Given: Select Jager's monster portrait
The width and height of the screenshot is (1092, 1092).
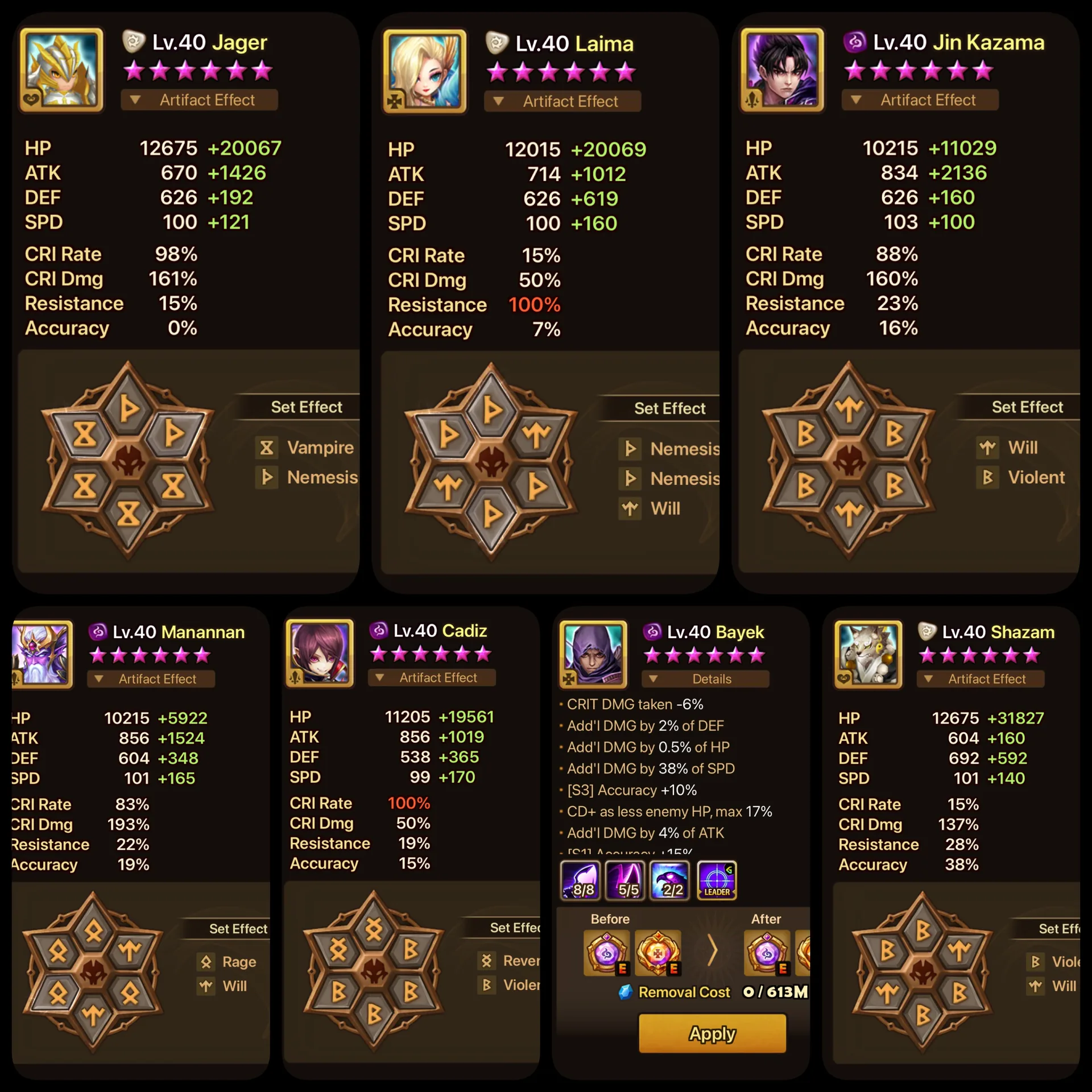Looking at the screenshot, I should (61, 69).
